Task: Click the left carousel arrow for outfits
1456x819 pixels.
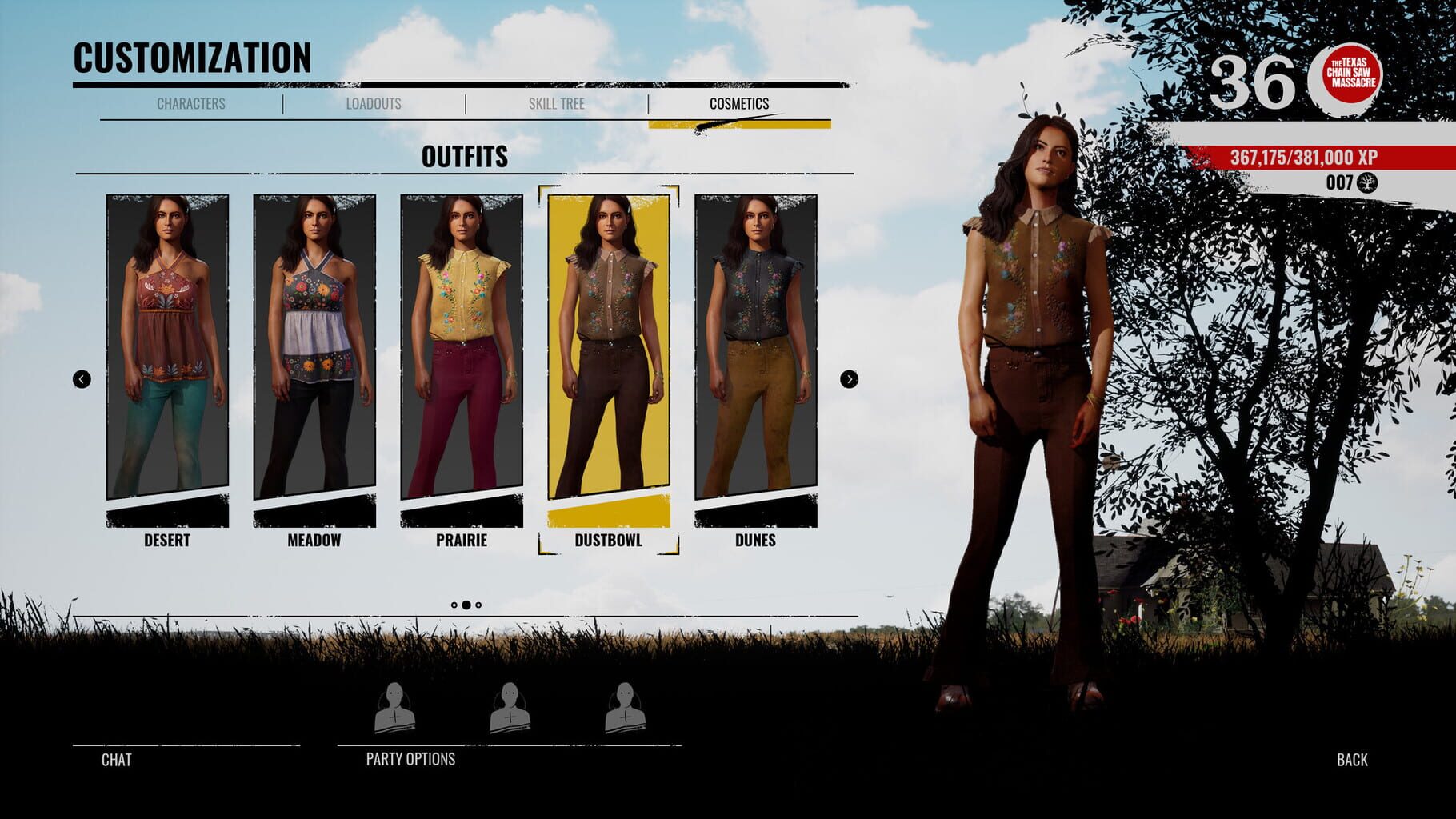Action: click(80, 379)
